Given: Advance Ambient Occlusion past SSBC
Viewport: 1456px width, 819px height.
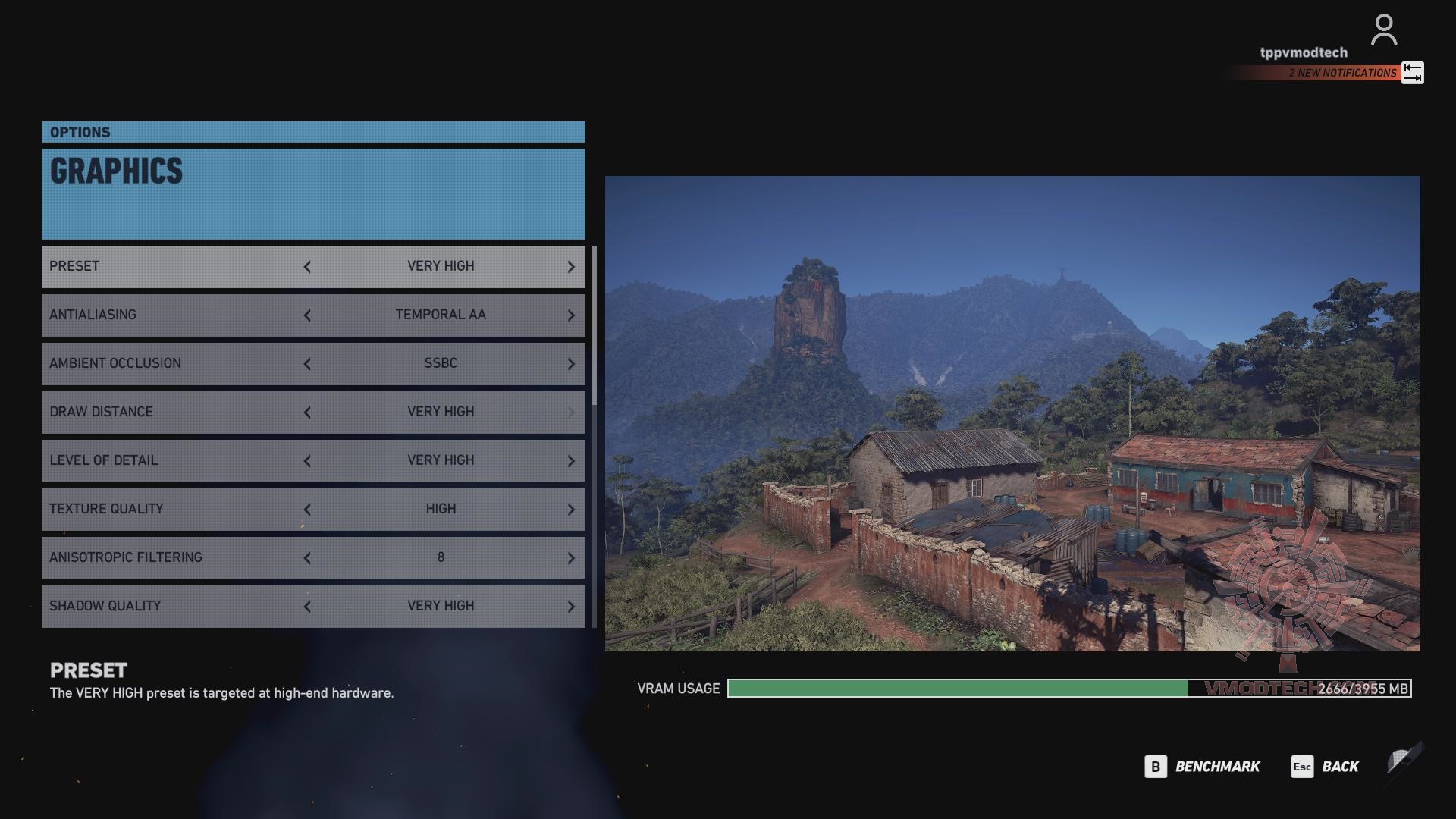Looking at the screenshot, I should click(x=571, y=364).
